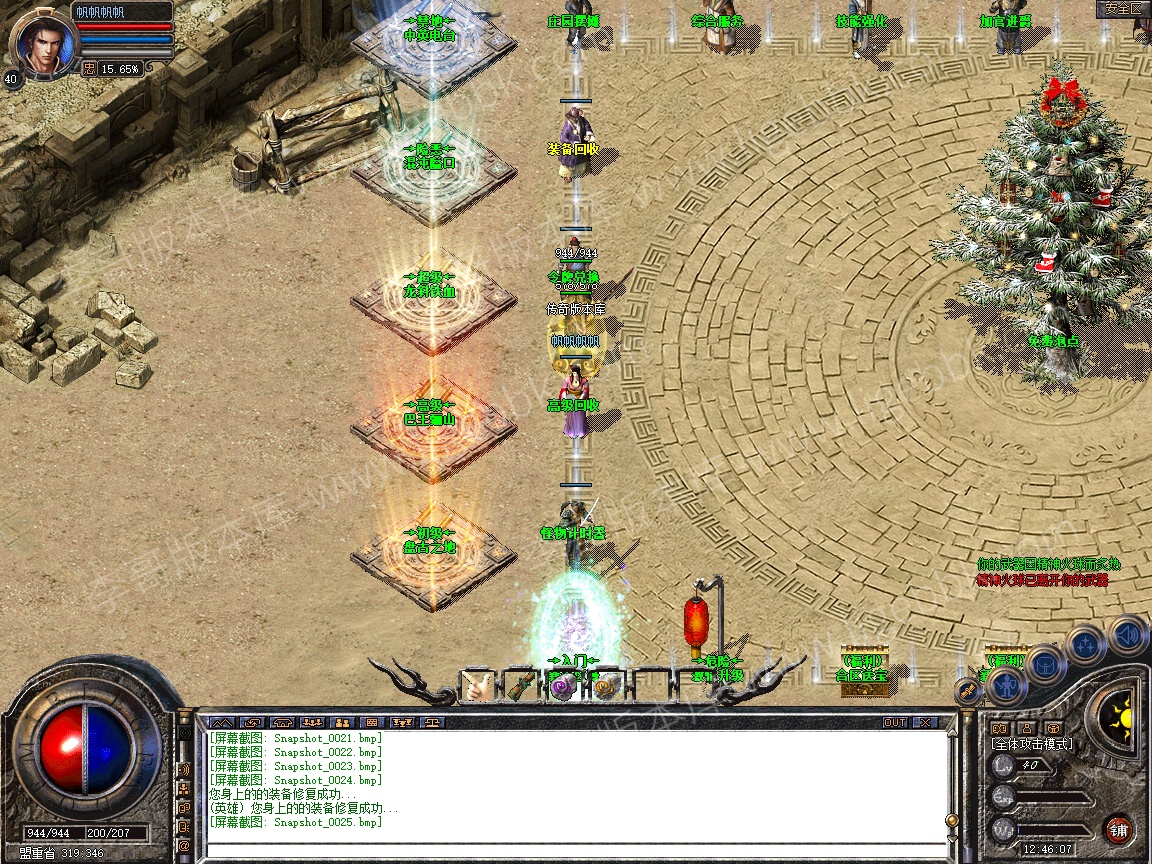Screen dimensions: 1152x864
Task: Toggle sound with the speaker button
Action: tap(1128, 634)
